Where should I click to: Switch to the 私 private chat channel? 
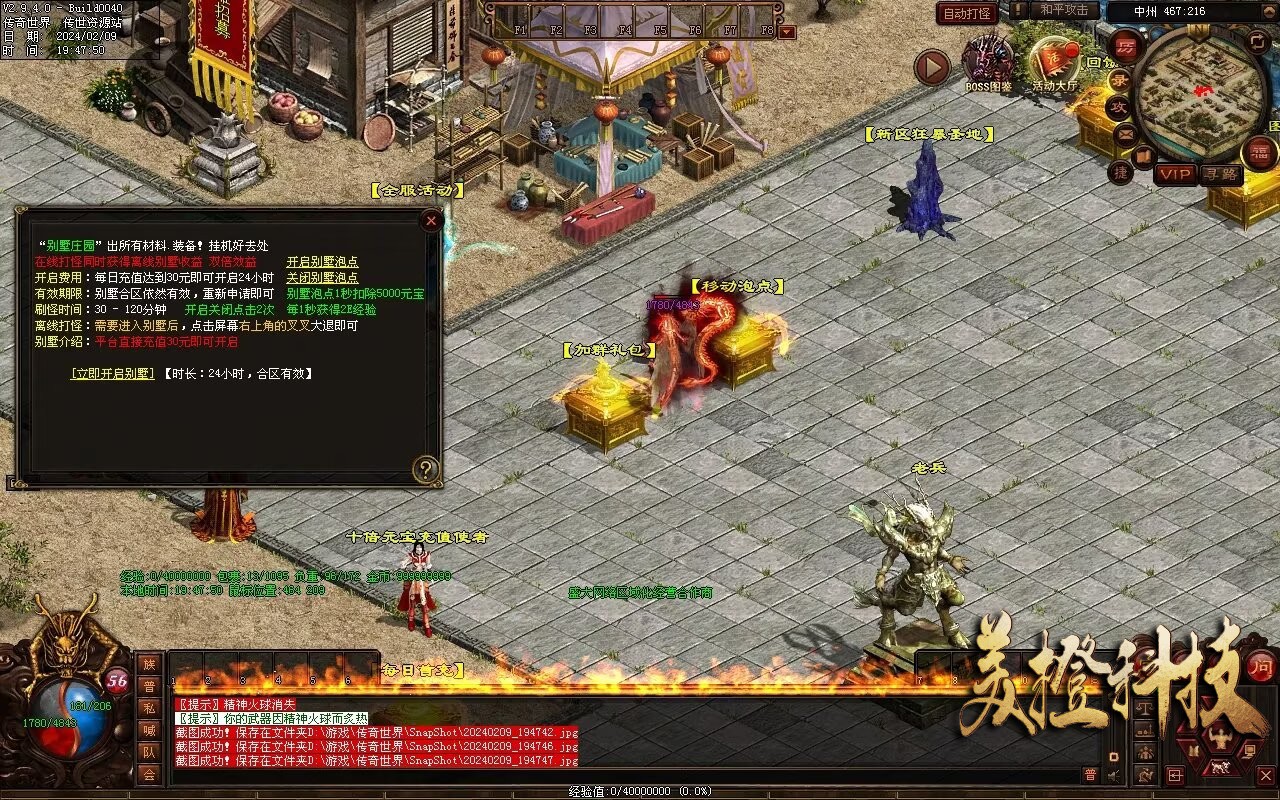coord(149,708)
